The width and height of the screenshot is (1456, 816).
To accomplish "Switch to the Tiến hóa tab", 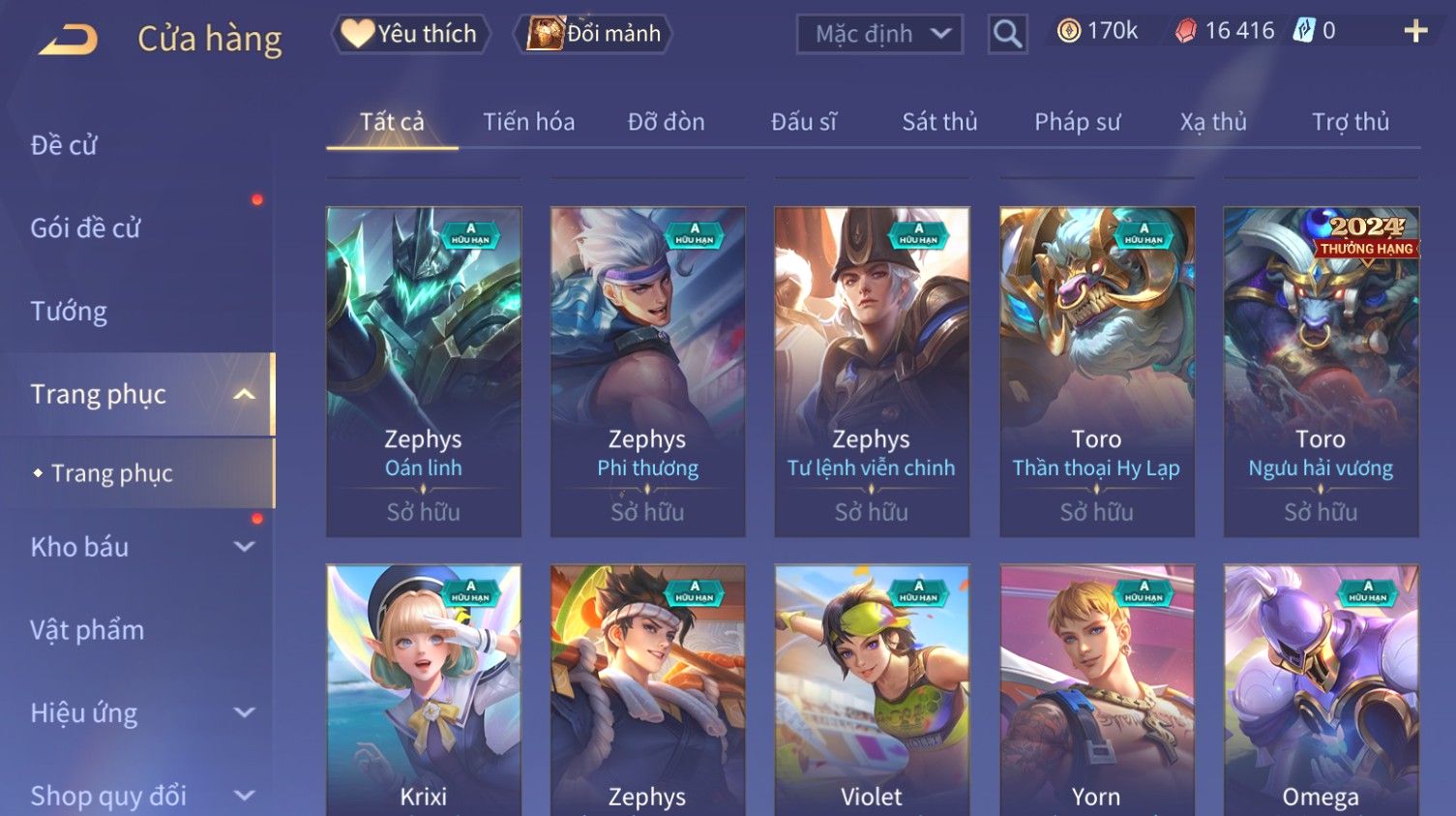I will (528, 122).
